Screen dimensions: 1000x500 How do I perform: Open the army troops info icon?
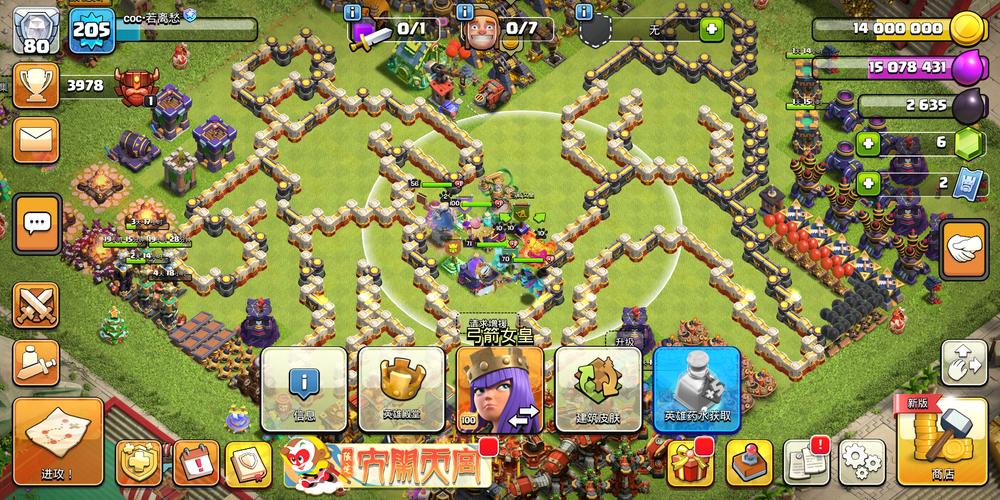tap(352, 12)
